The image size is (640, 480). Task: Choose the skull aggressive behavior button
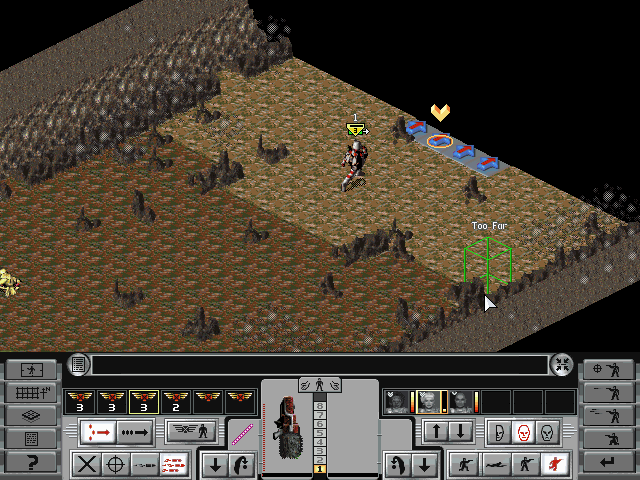[x=545, y=433]
